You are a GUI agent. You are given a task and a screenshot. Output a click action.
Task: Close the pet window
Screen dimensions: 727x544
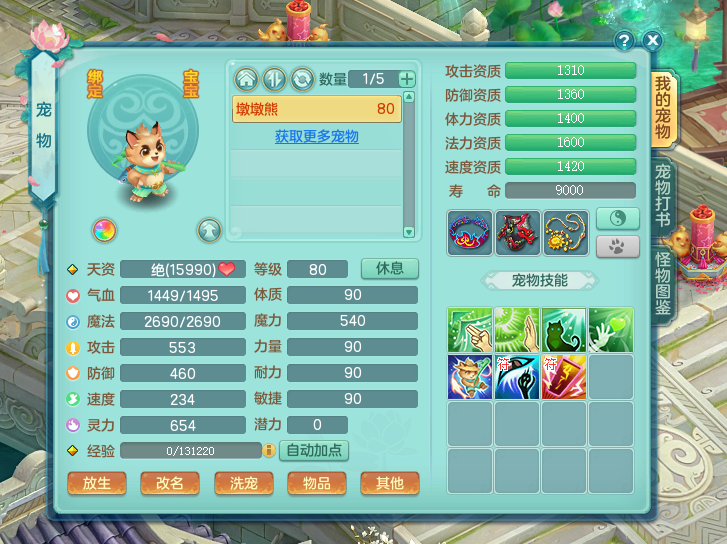coord(653,41)
